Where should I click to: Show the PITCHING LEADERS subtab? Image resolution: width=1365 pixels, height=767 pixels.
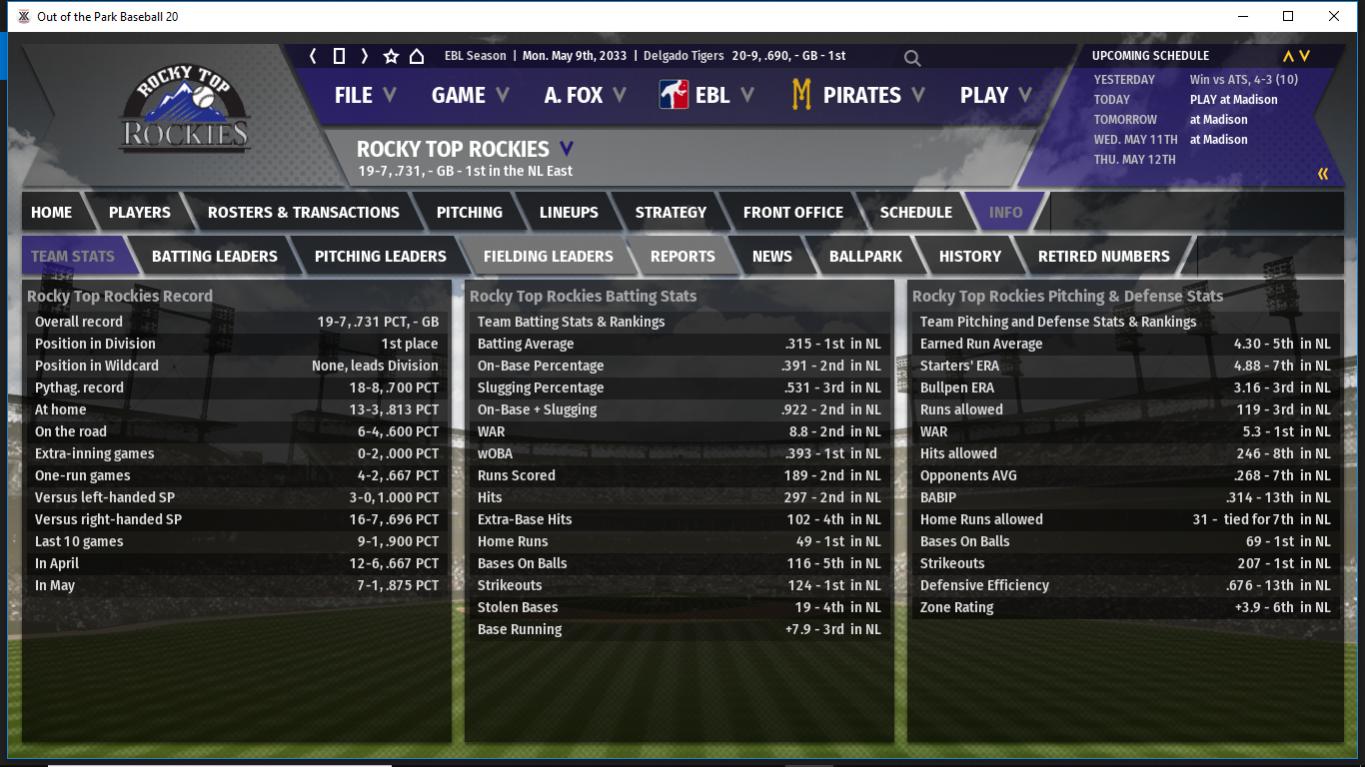380,256
